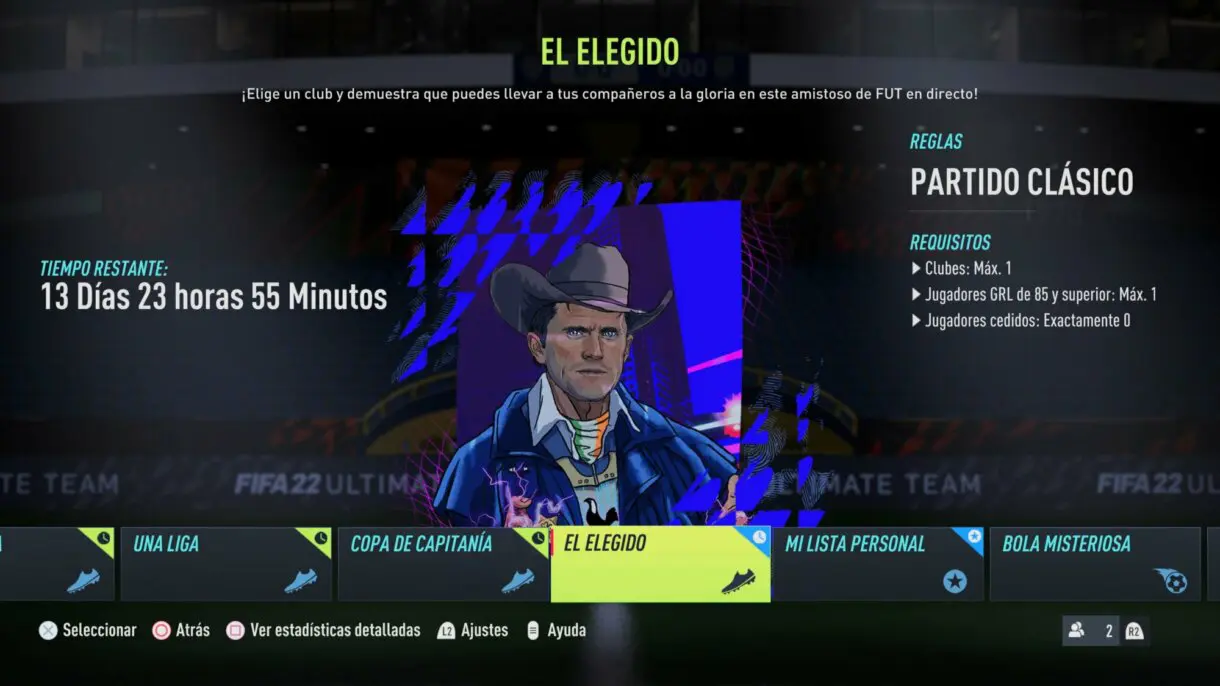The width and height of the screenshot is (1220, 686).
Task: Open the Bola Misteriosa friendly
Action: (1094, 564)
